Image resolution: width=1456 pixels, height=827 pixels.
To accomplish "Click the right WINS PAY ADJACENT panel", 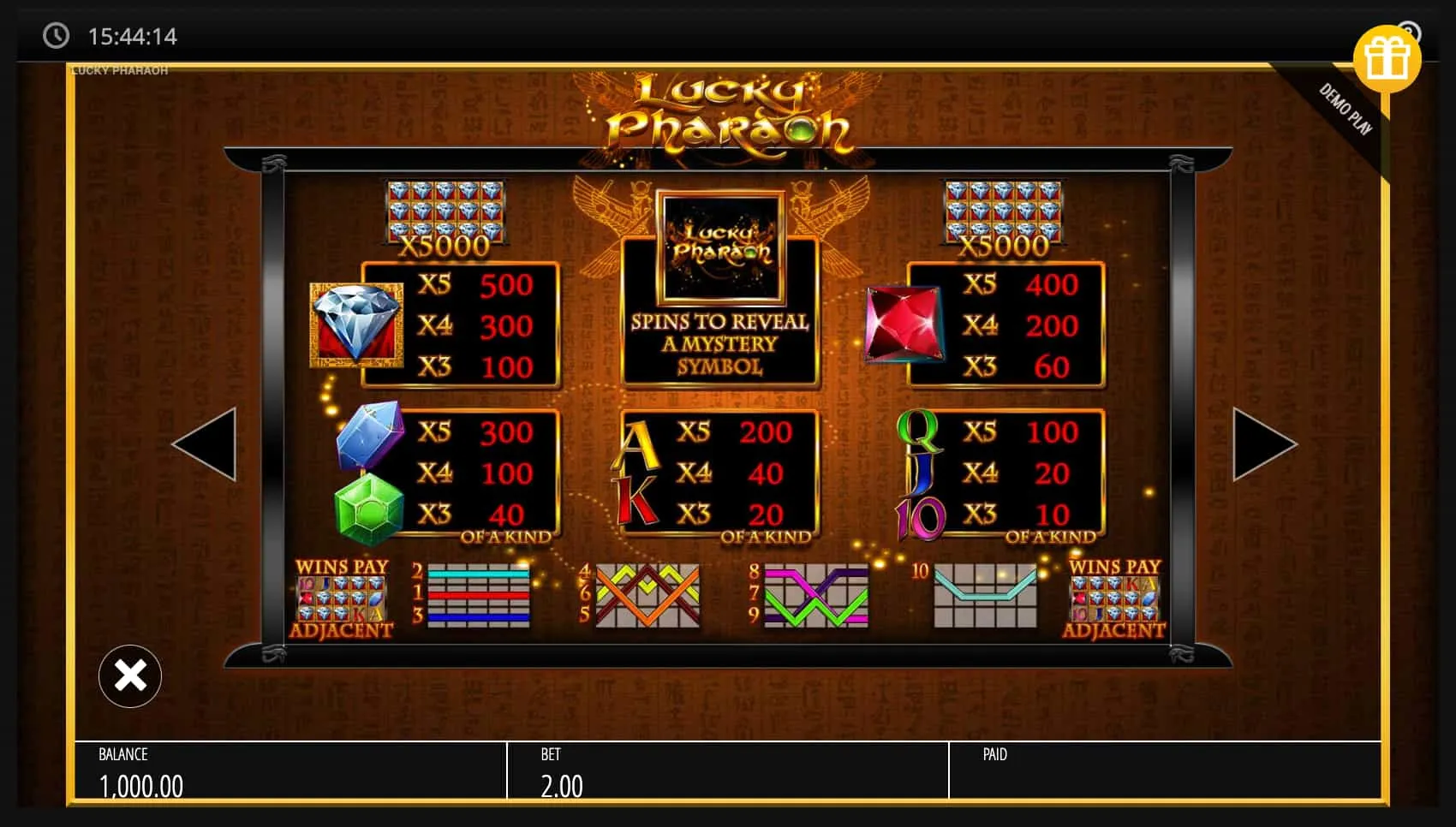I will point(1113,597).
